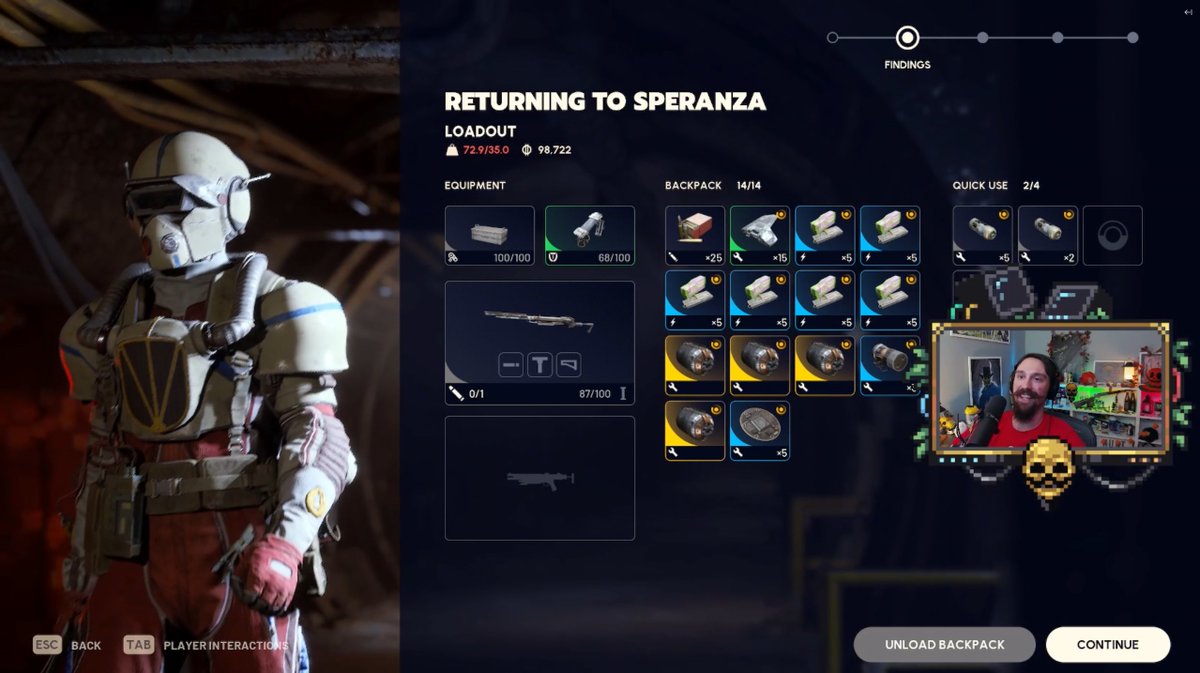Open the Findings step in progress bar

907,39
